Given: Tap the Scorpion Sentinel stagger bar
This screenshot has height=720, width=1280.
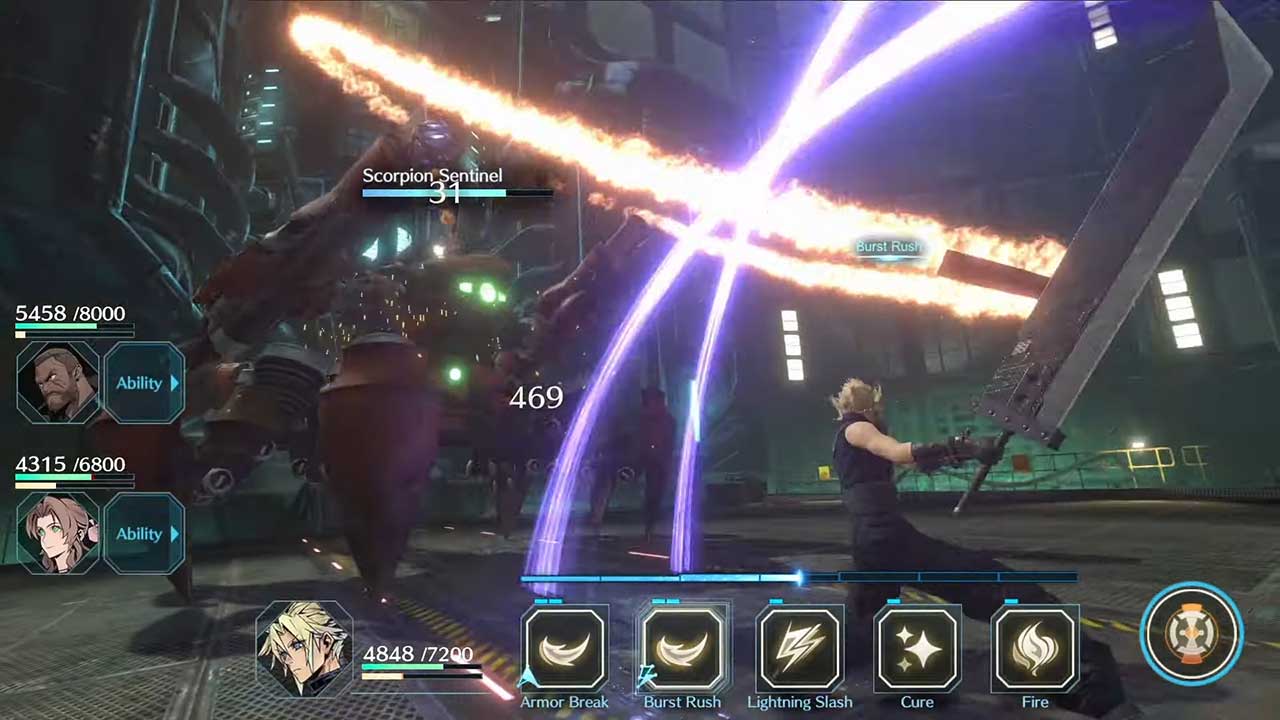Looking at the screenshot, I should click(455, 195).
